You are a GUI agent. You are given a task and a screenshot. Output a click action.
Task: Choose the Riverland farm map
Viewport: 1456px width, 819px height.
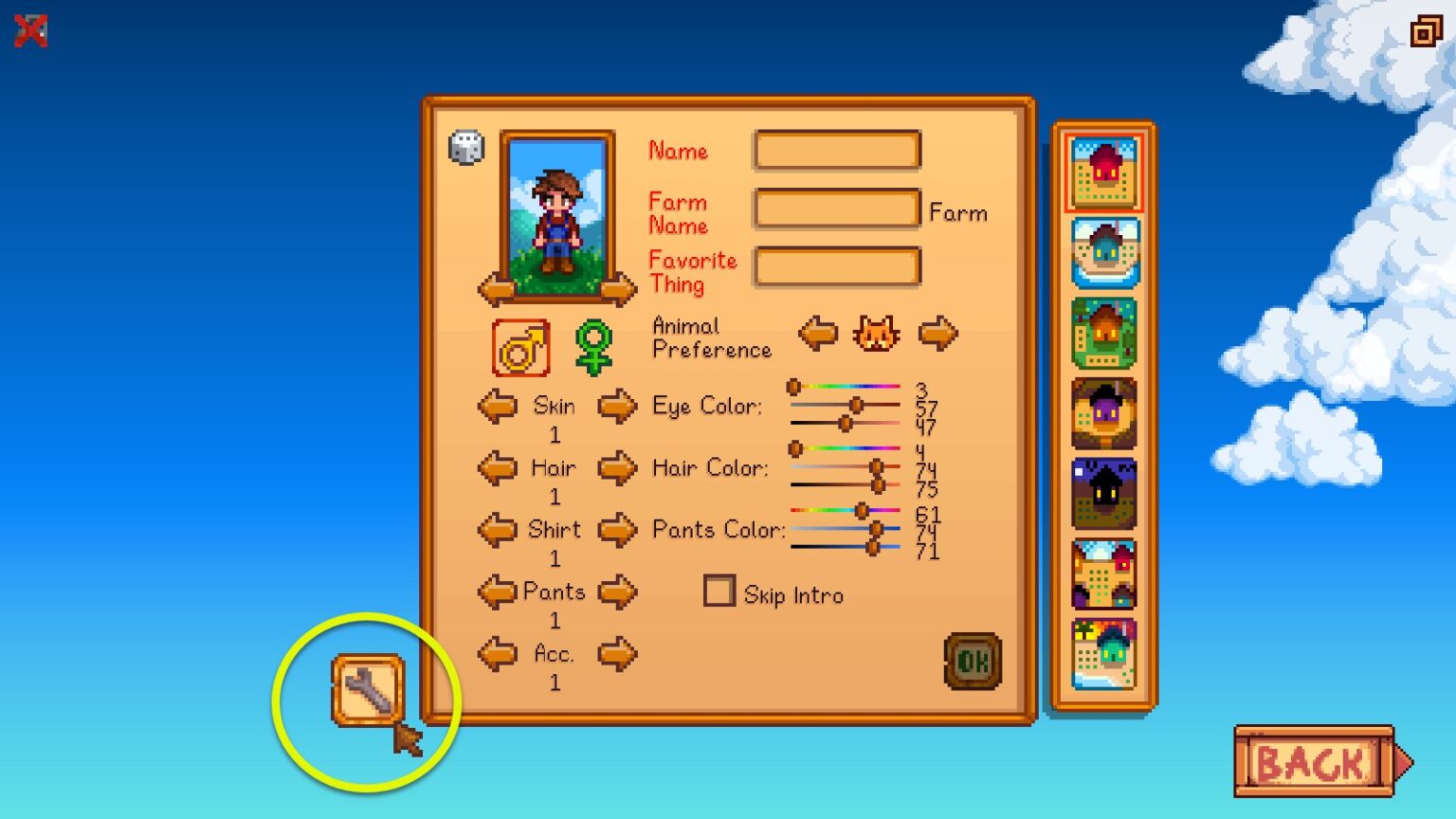coord(1102,249)
